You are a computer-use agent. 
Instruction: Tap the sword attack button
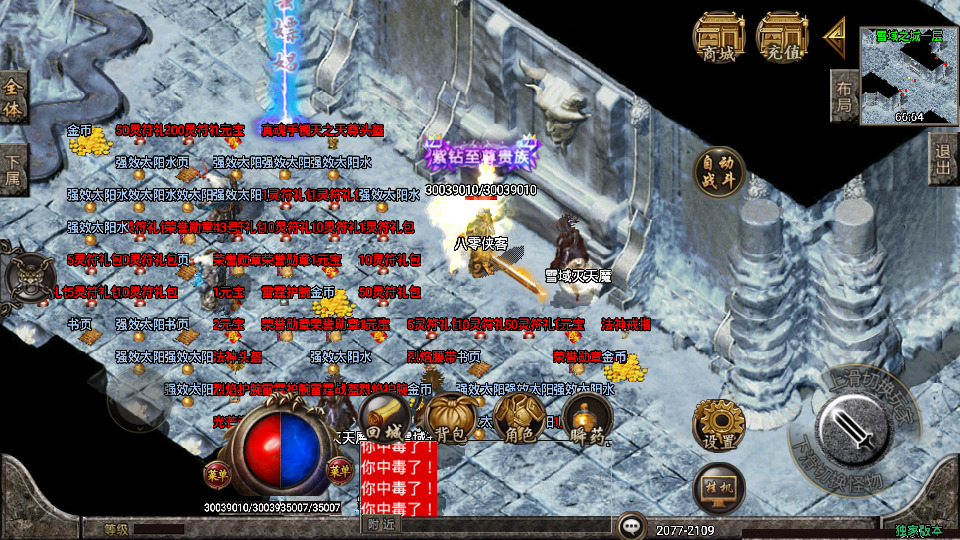850,431
